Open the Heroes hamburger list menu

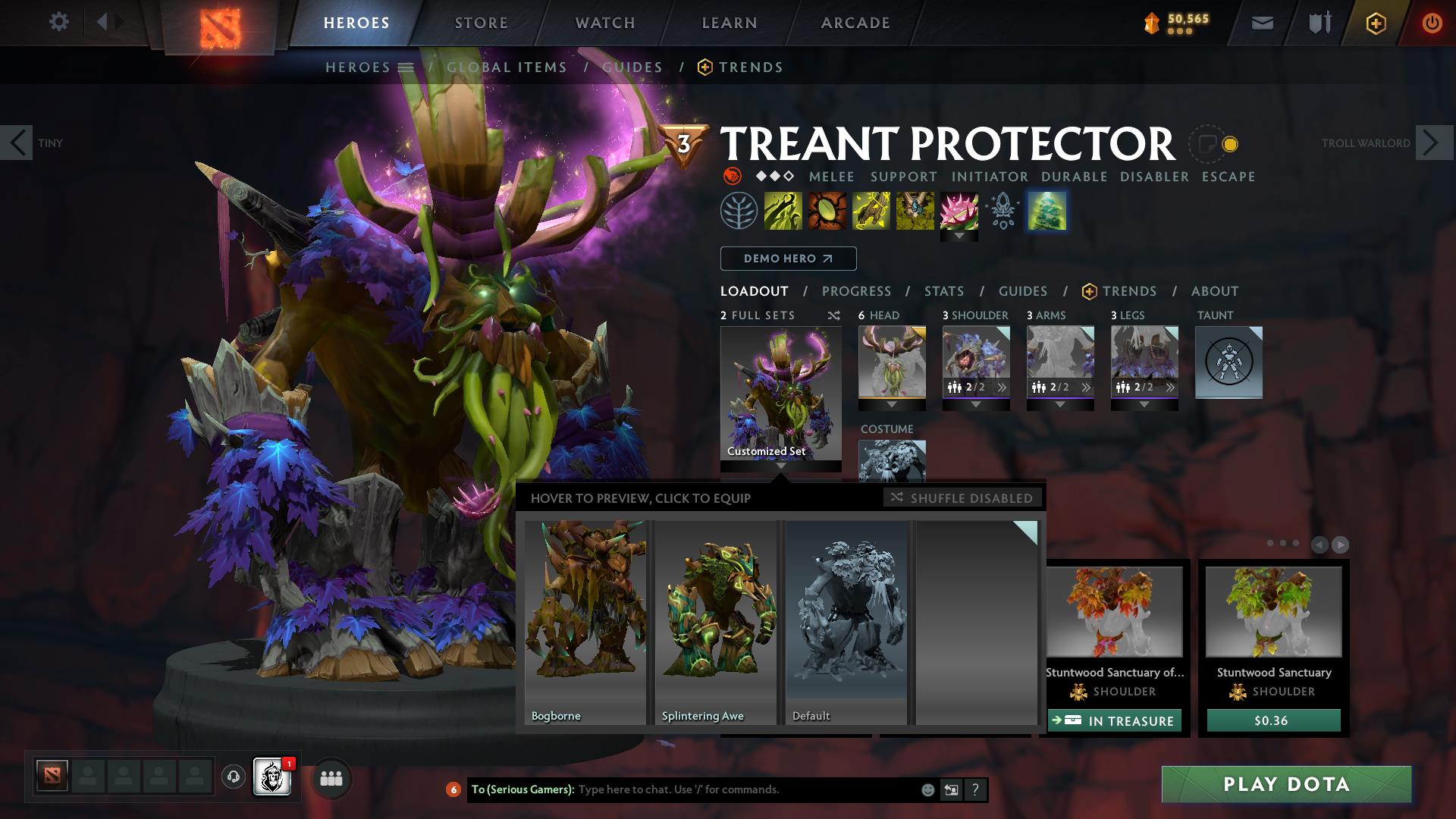point(405,67)
